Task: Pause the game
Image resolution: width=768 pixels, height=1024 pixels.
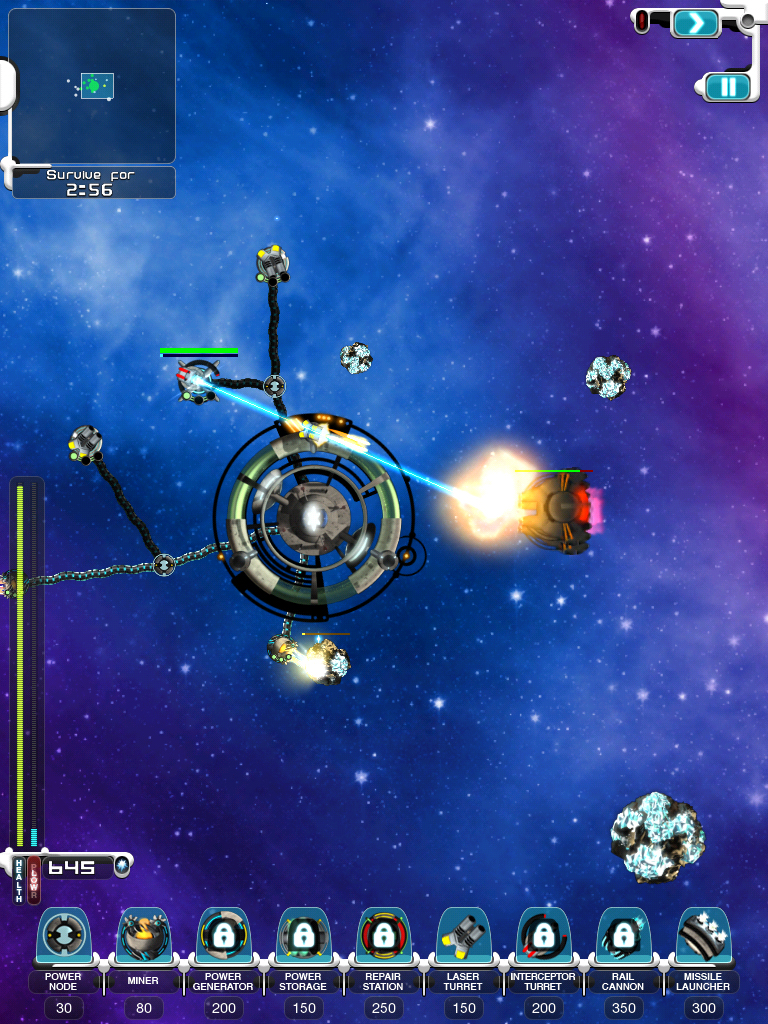Action: [x=728, y=87]
